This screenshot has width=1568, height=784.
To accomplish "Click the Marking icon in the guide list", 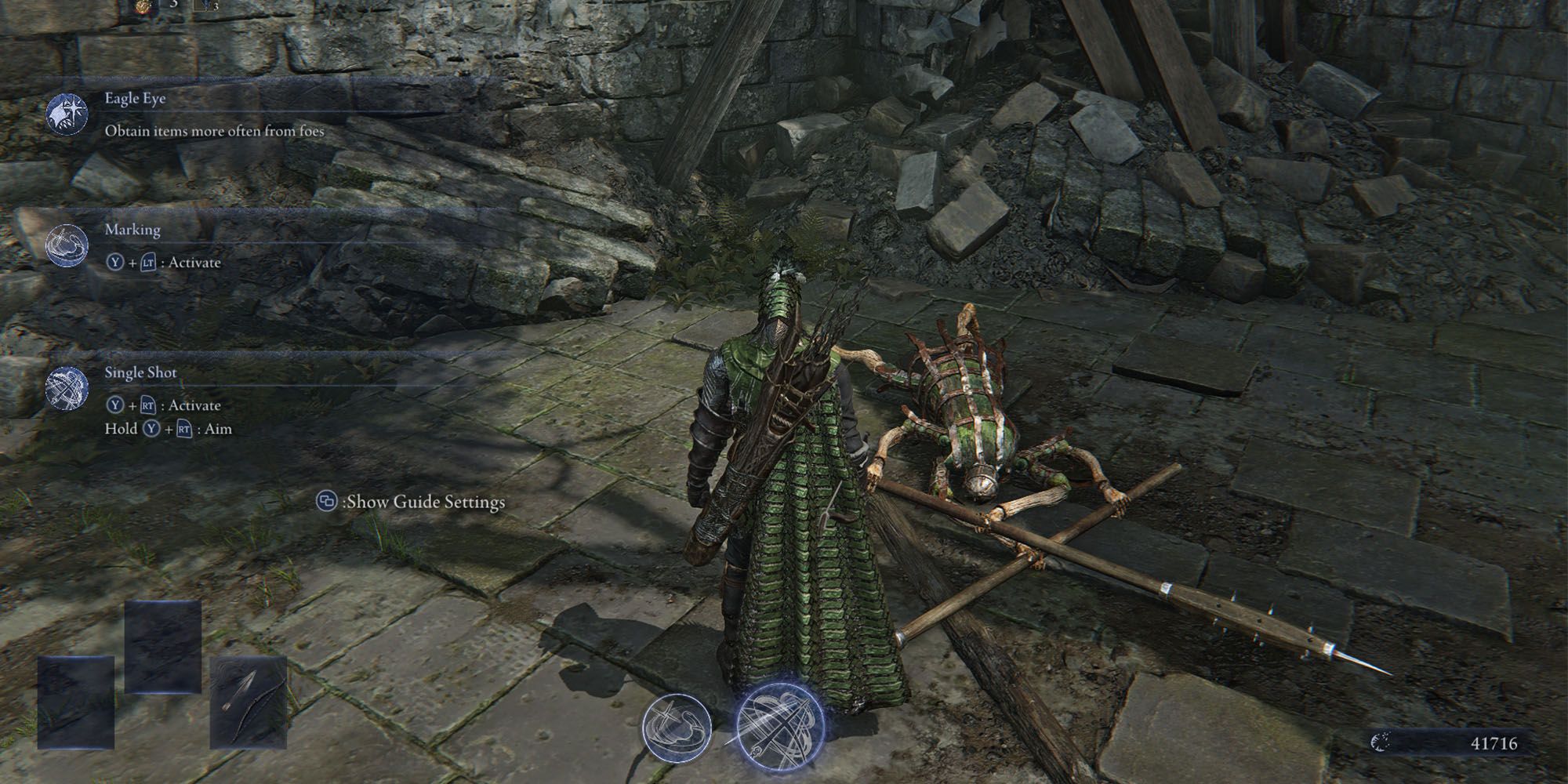I will tap(67, 245).
